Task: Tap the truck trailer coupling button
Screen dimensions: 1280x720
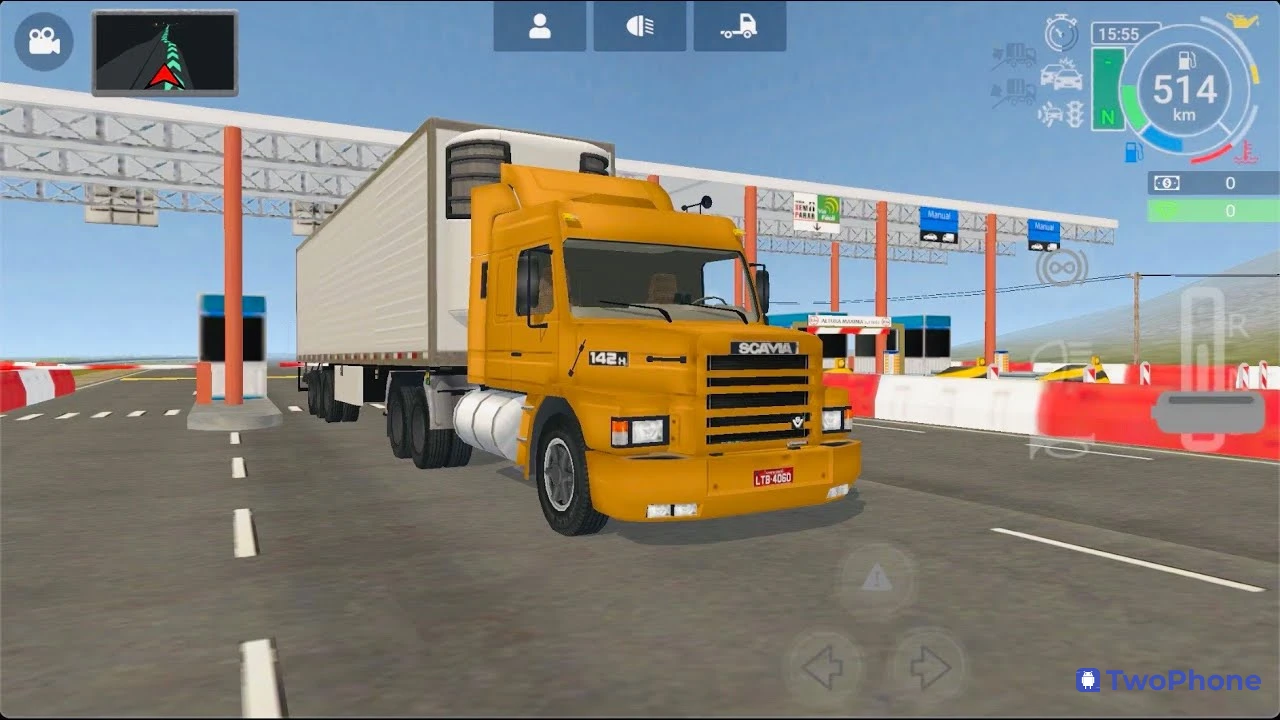Action: [x=739, y=28]
